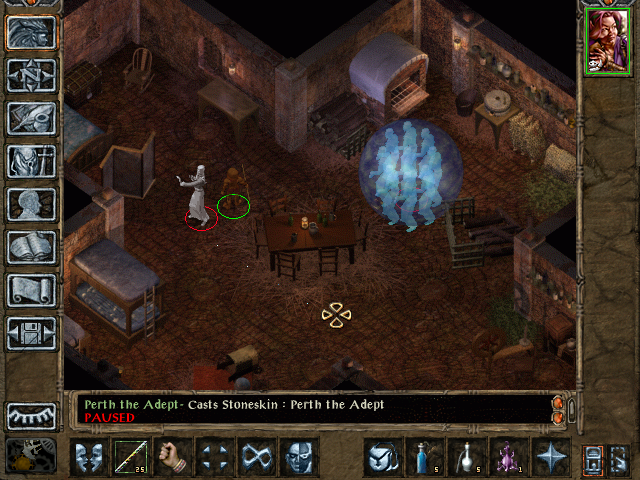This screenshot has height=480, width=640.
Task: Click the four-arrows action button
Action: tap(215, 457)
